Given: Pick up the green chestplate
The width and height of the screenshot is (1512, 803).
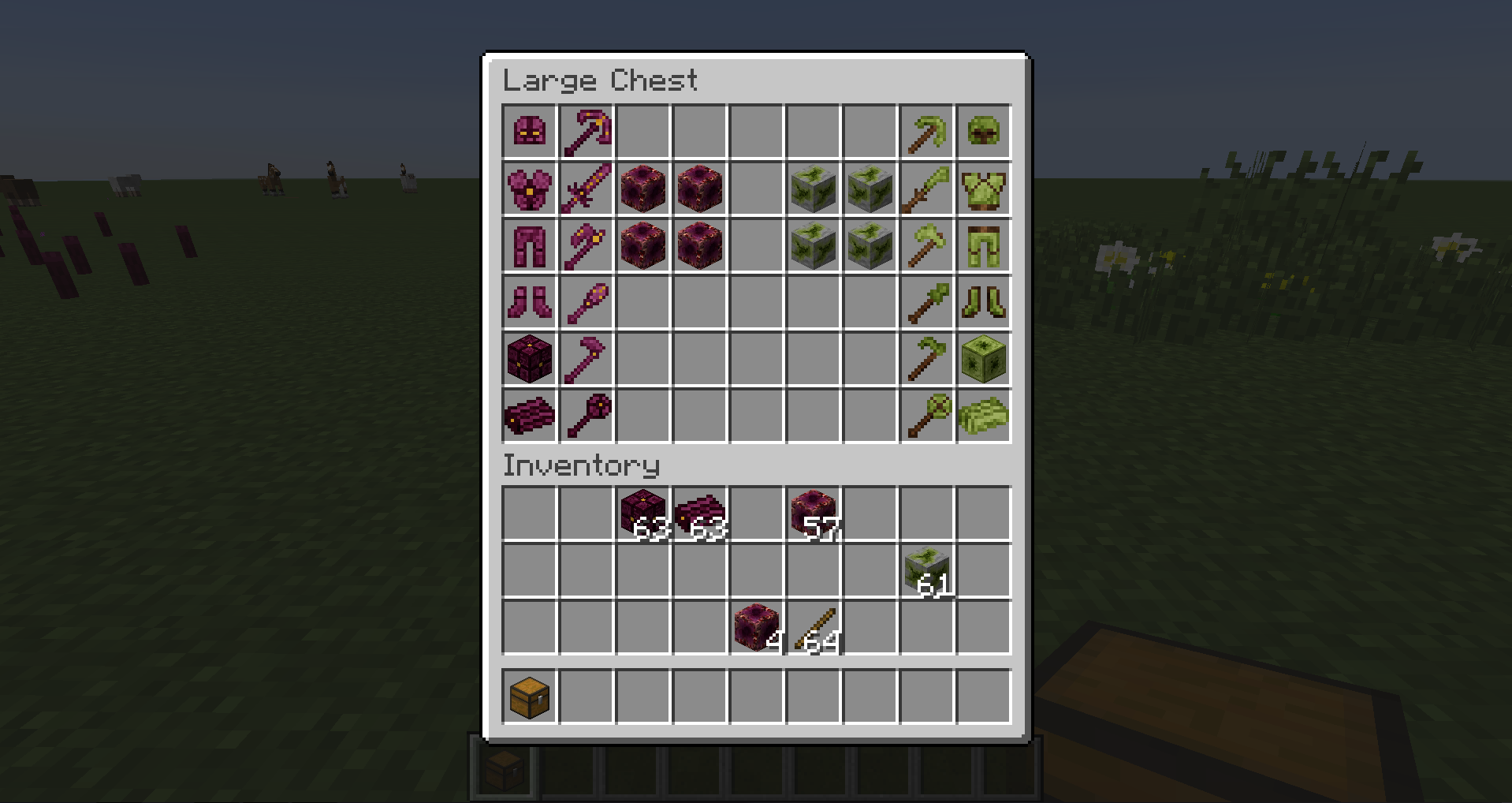Looking at the screenshot, I should [x=984, y=189].
